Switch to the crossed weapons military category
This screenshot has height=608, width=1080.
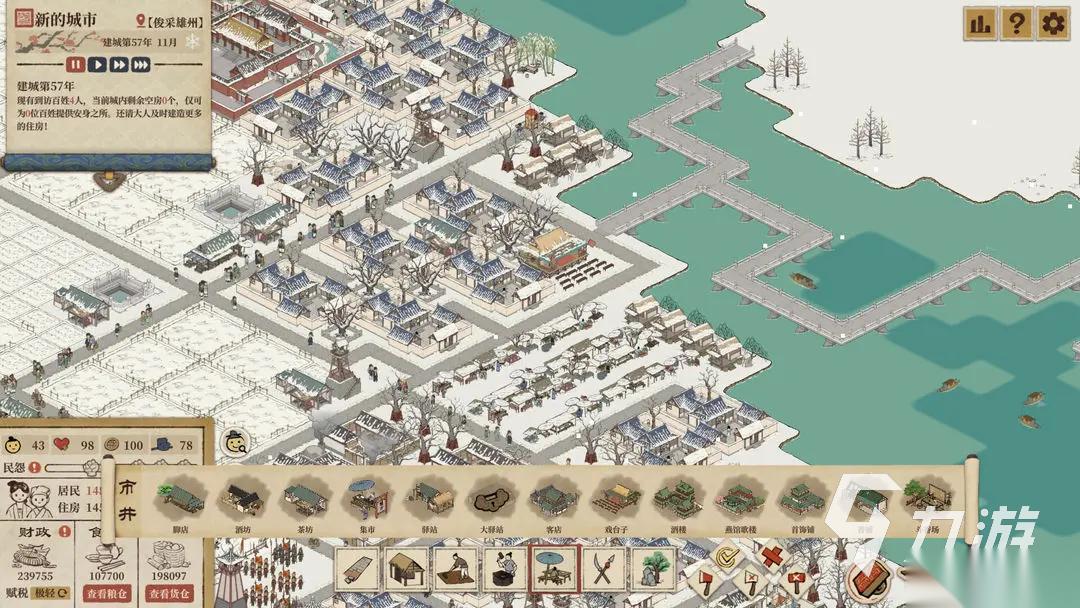[x=603, y=569]
